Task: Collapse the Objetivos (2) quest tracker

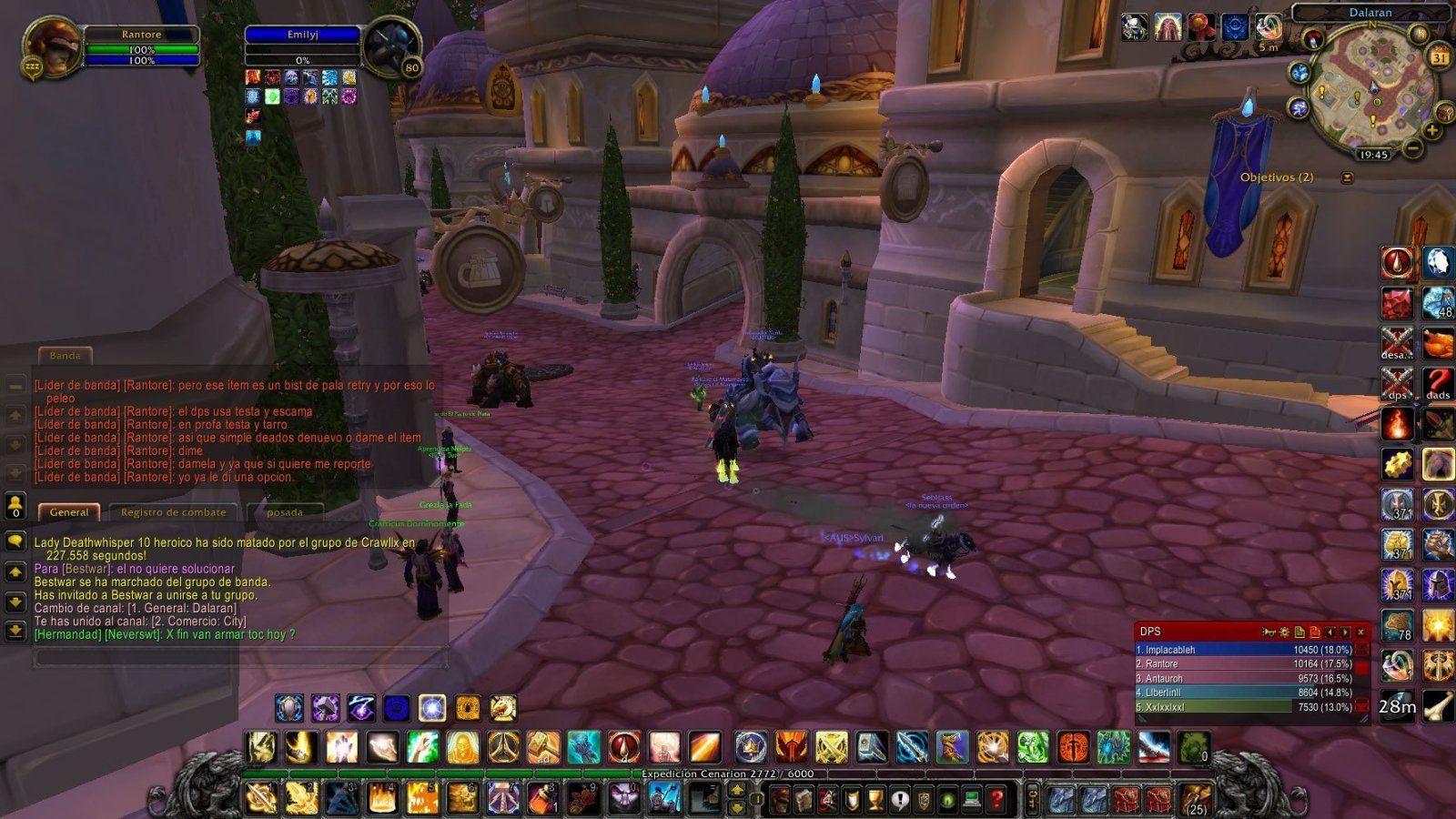Action: point(1347,176)
